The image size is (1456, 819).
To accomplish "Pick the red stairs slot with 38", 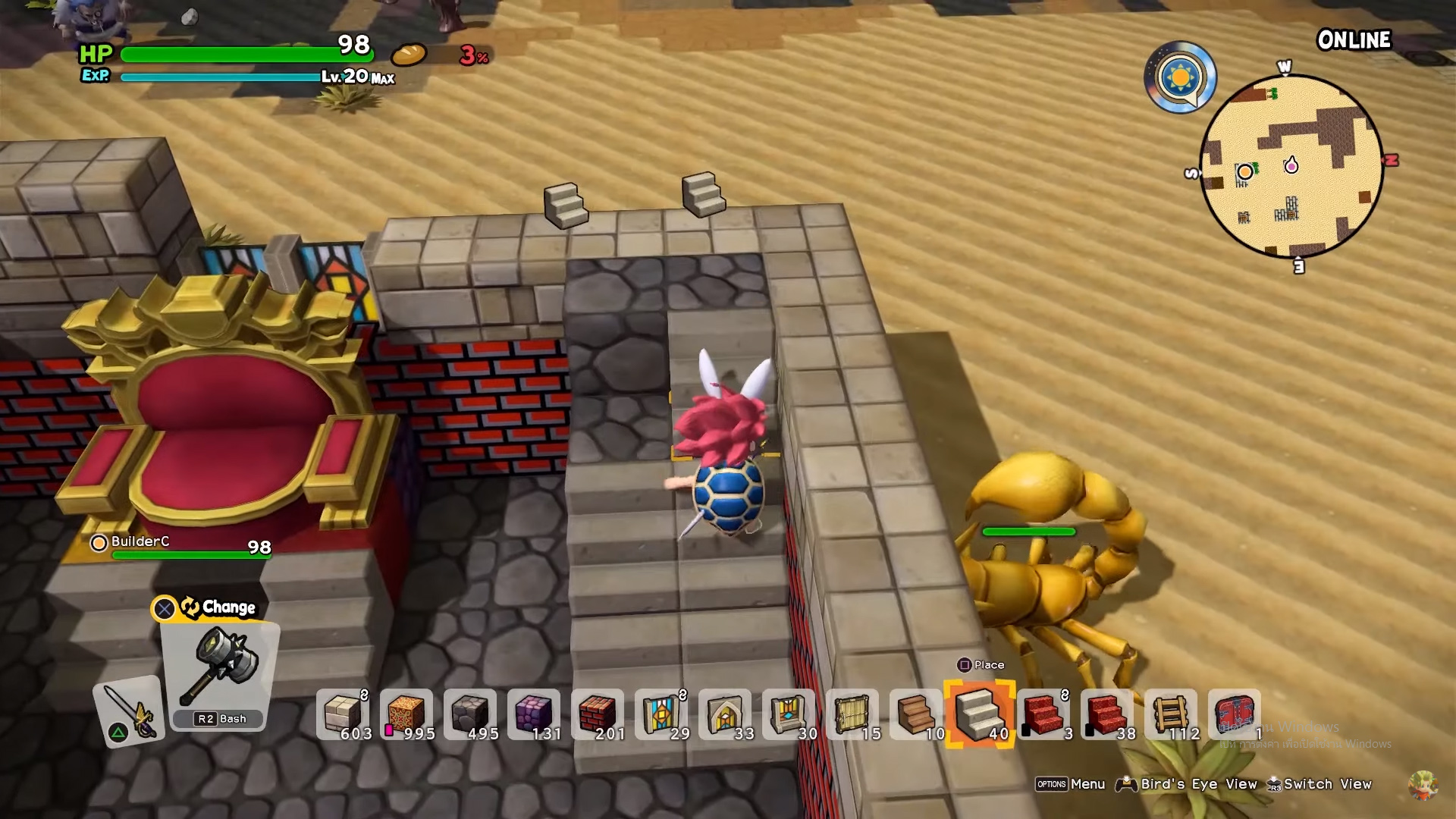I will point(1107,714).
